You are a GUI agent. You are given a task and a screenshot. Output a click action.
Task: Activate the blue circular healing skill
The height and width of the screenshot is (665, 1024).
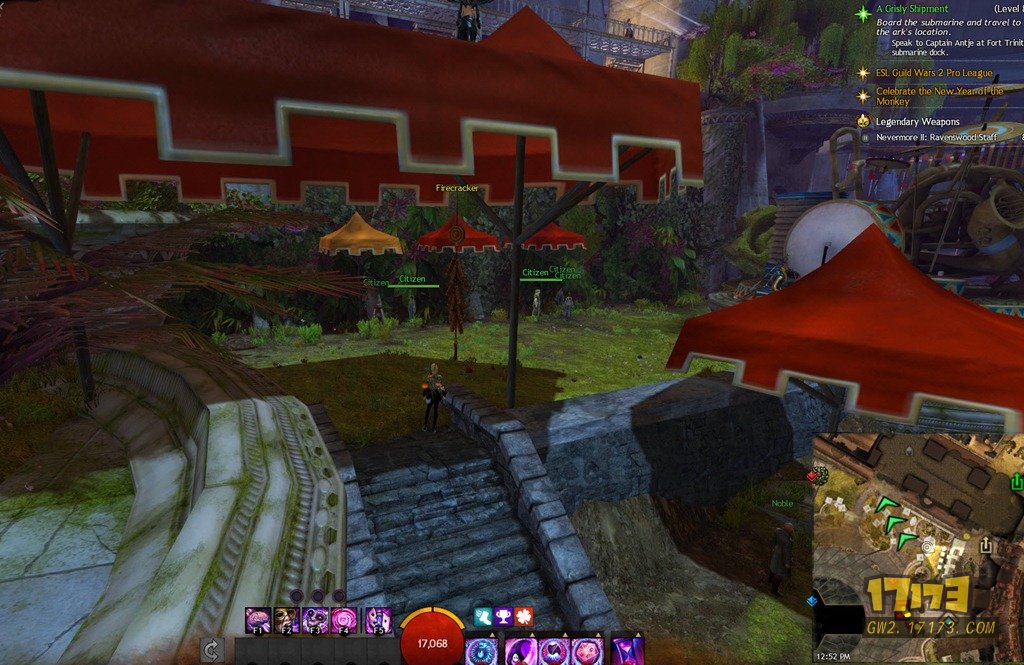tap(480, 651)
